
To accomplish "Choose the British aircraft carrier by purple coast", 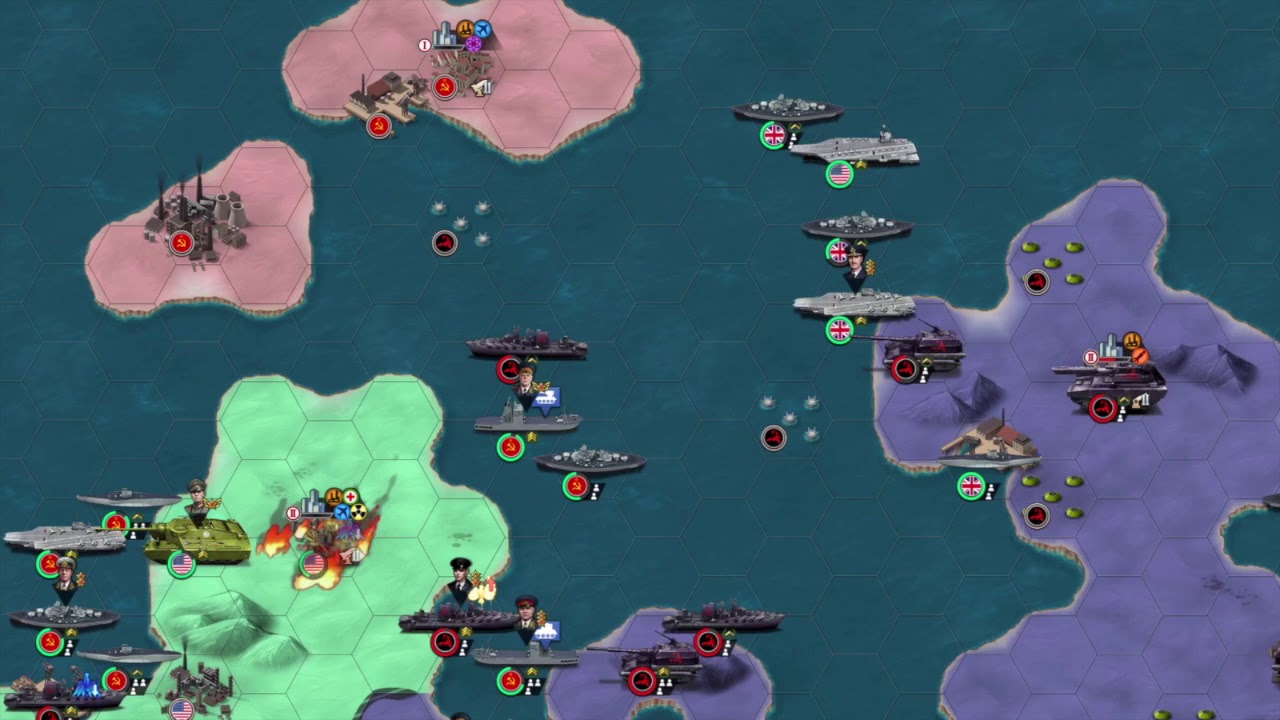I will tap(853, 305).
